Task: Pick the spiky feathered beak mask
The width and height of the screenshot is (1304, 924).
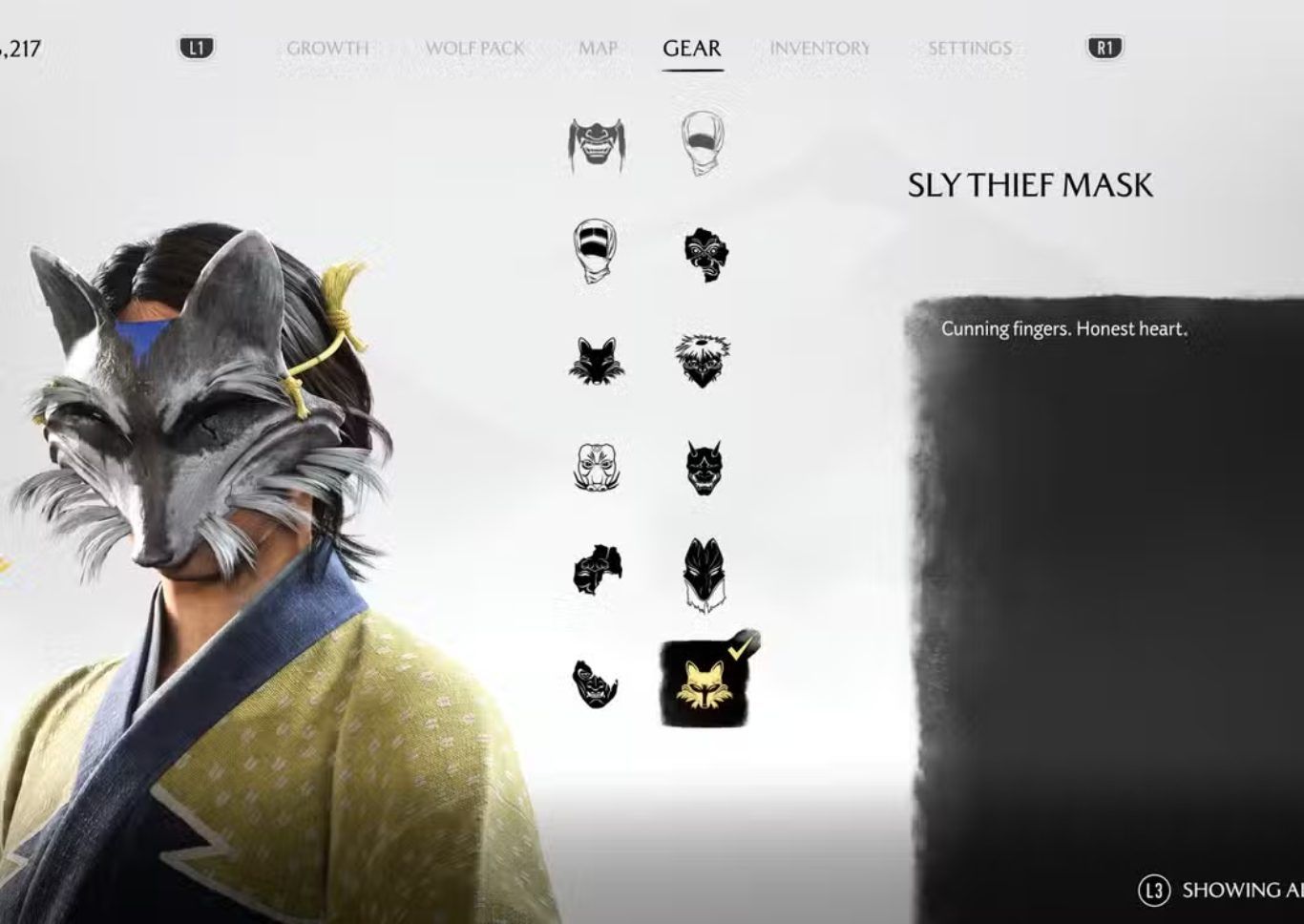Action: [x=704, y=361]
